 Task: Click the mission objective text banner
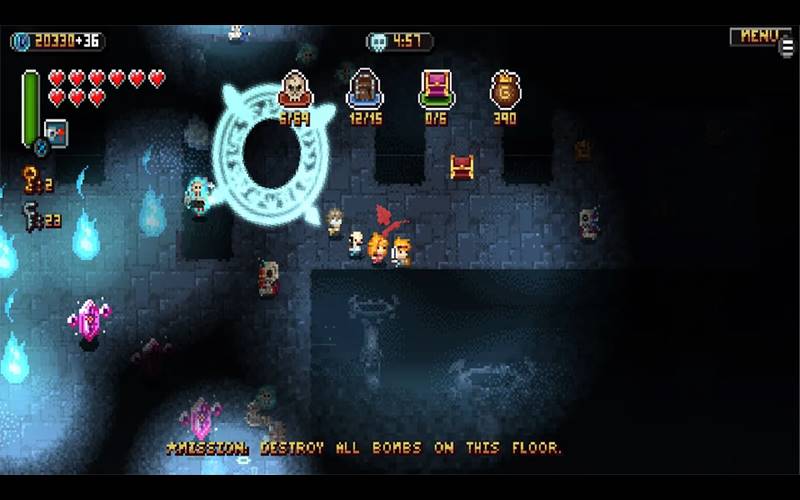364,448
